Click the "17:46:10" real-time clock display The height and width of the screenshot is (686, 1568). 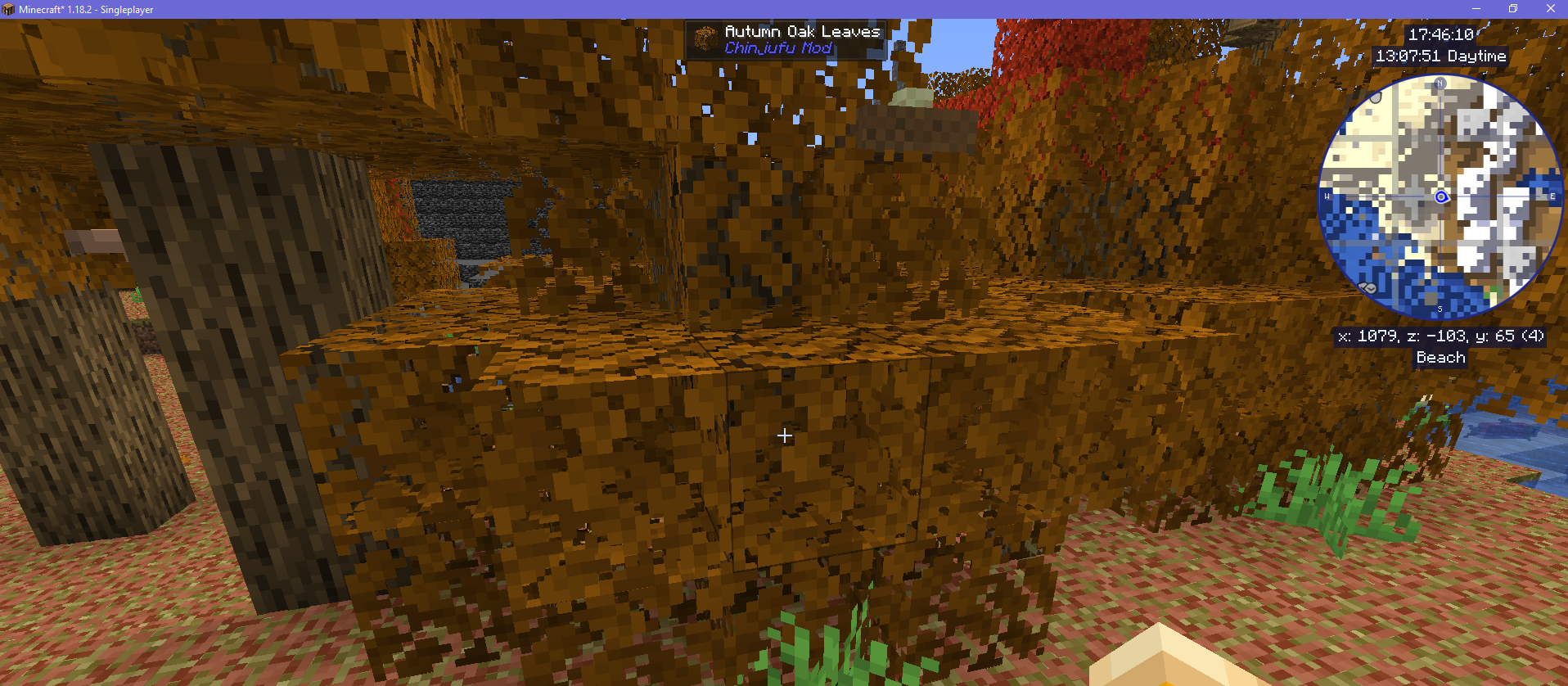1443,35
